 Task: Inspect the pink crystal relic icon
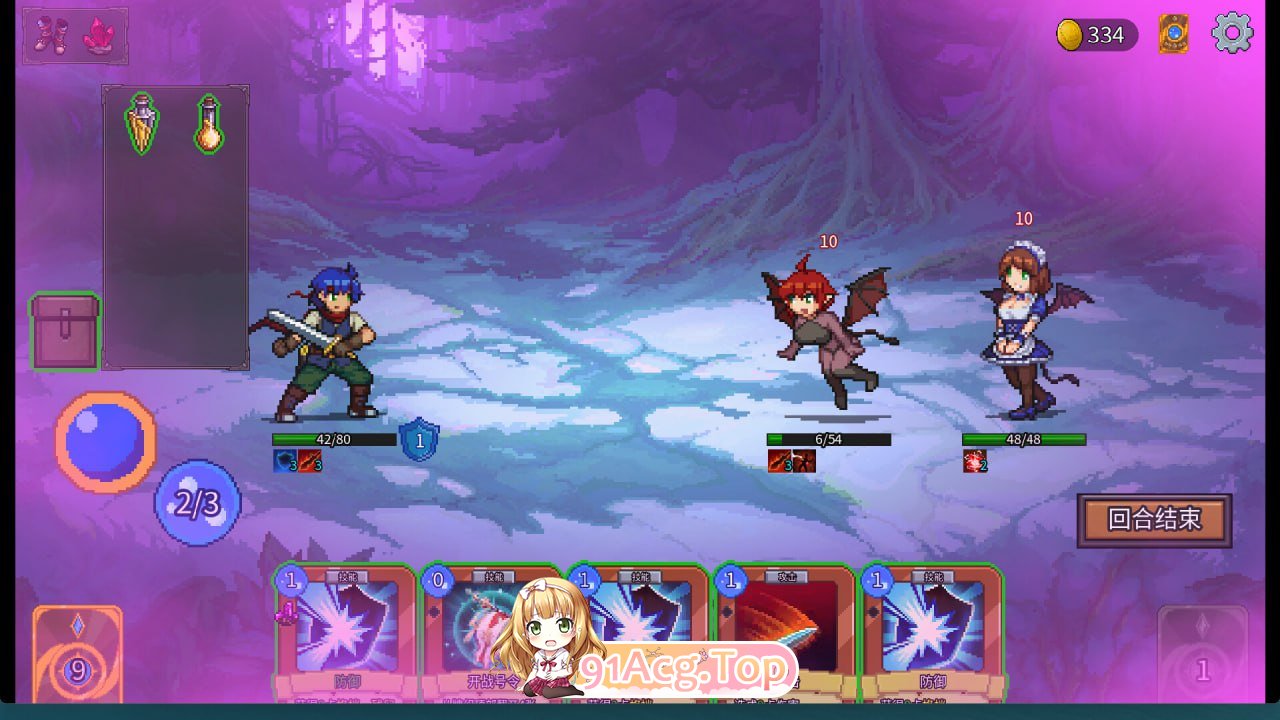tap(99, 35)
